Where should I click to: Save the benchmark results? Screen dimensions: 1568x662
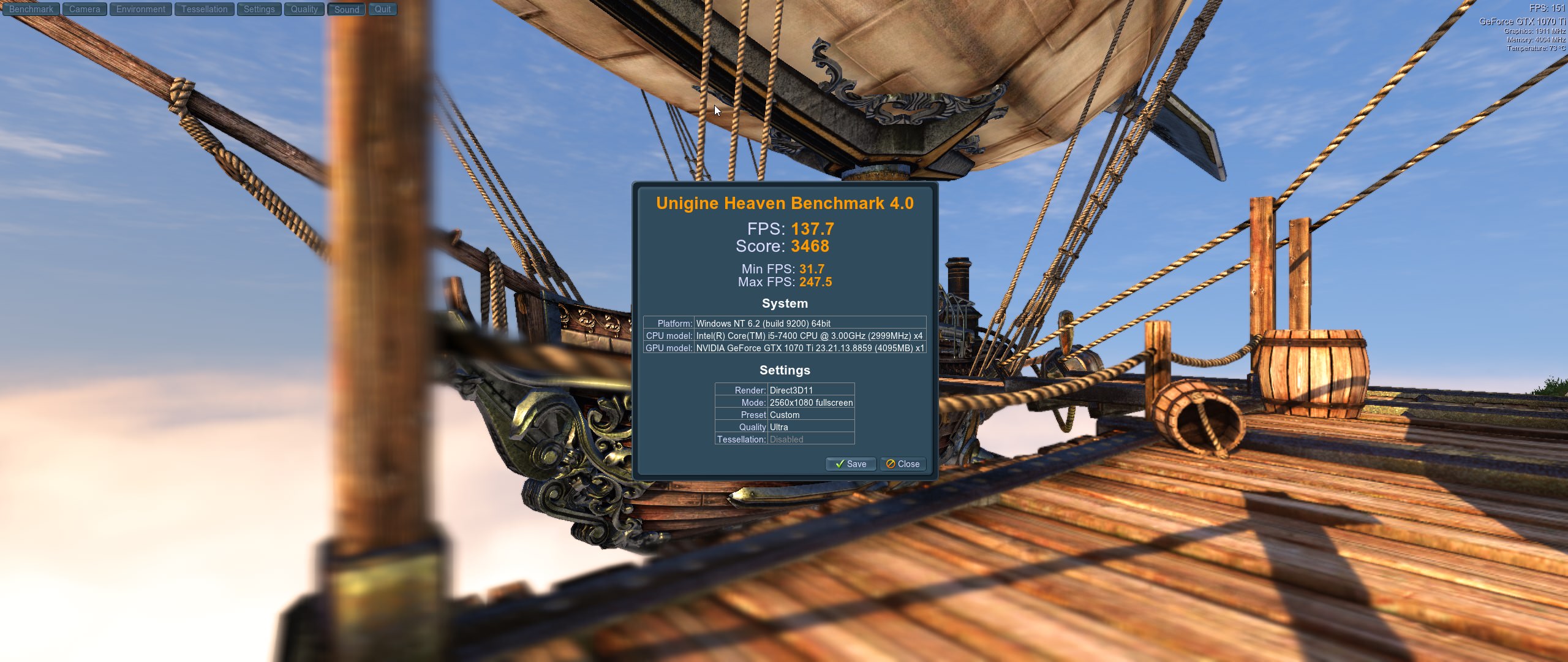pos(851,464)
